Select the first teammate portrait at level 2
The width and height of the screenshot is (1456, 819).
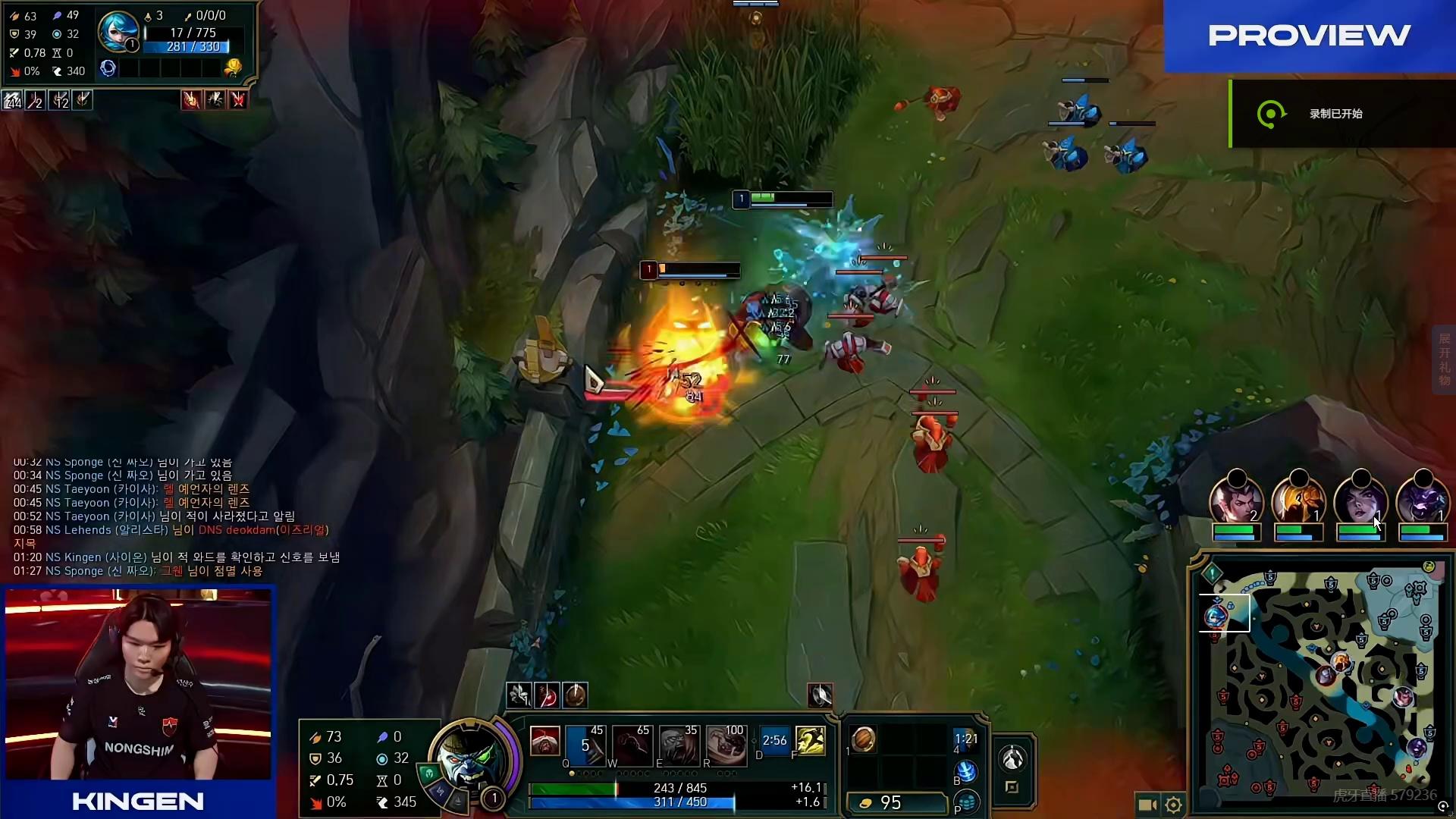pyautogui.click(x=1236, y=502)
